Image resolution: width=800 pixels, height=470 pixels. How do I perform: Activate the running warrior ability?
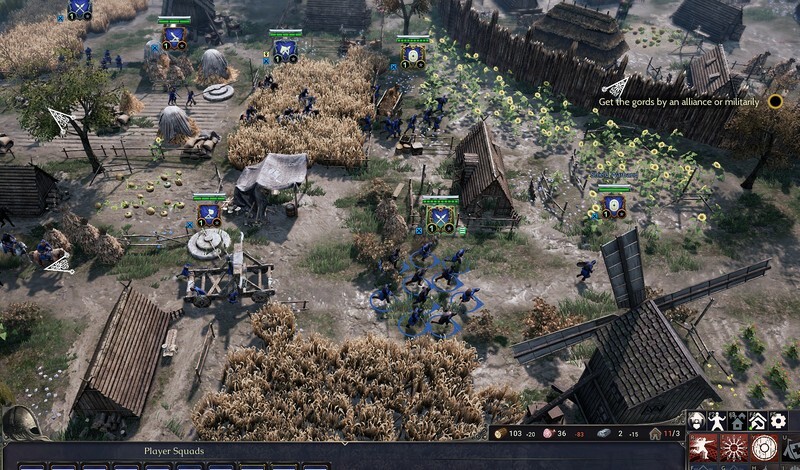coord(704,447)
